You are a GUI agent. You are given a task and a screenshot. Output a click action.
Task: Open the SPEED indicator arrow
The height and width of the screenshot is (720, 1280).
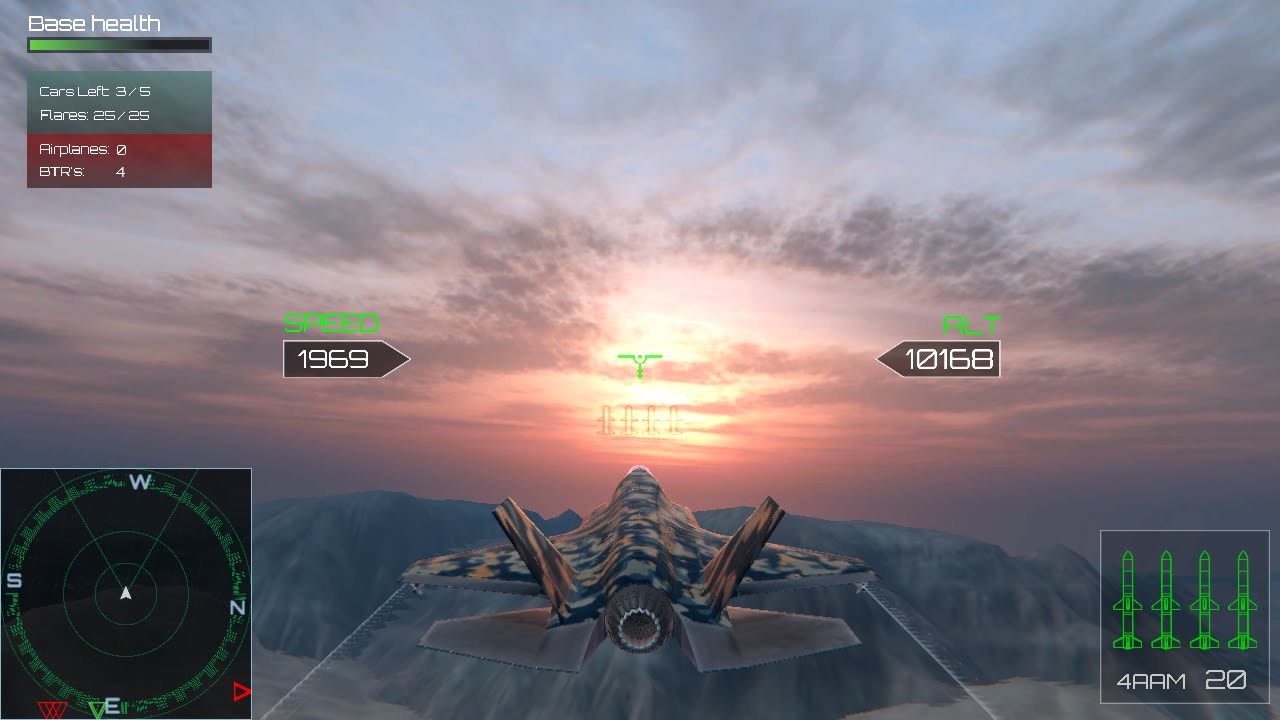345,359
